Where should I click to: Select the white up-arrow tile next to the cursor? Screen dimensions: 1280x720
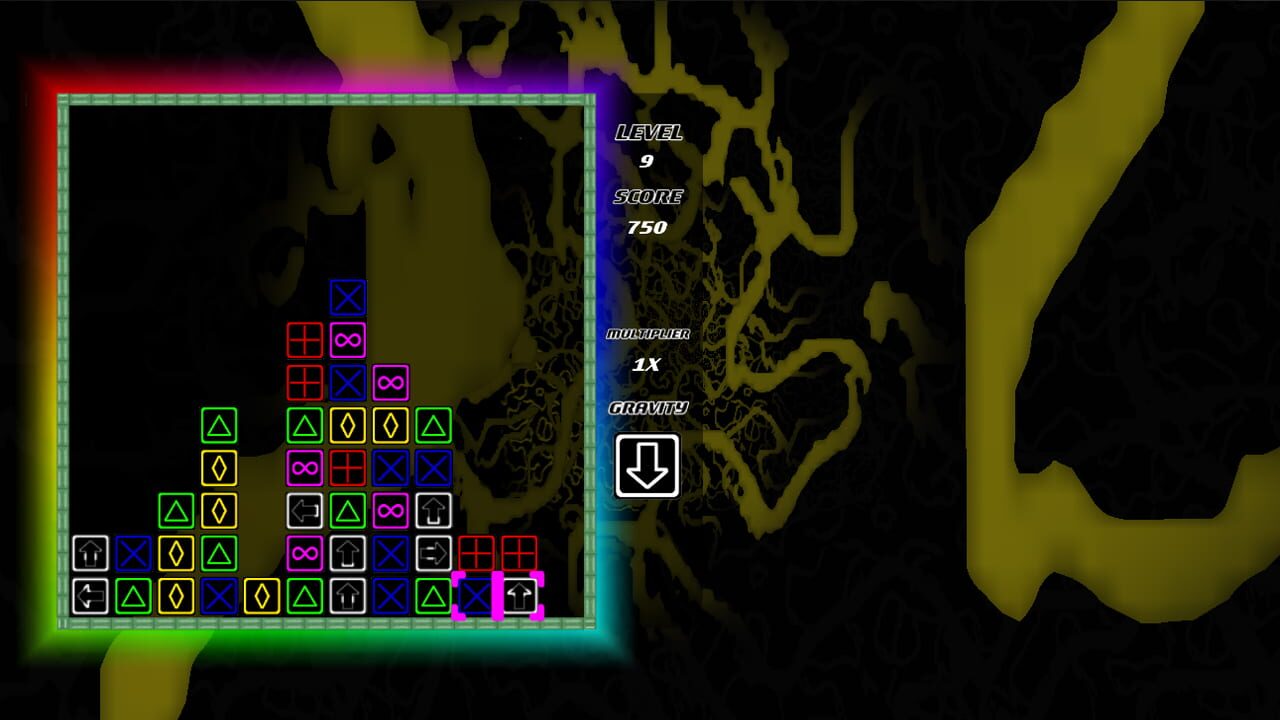pos(518,598)
